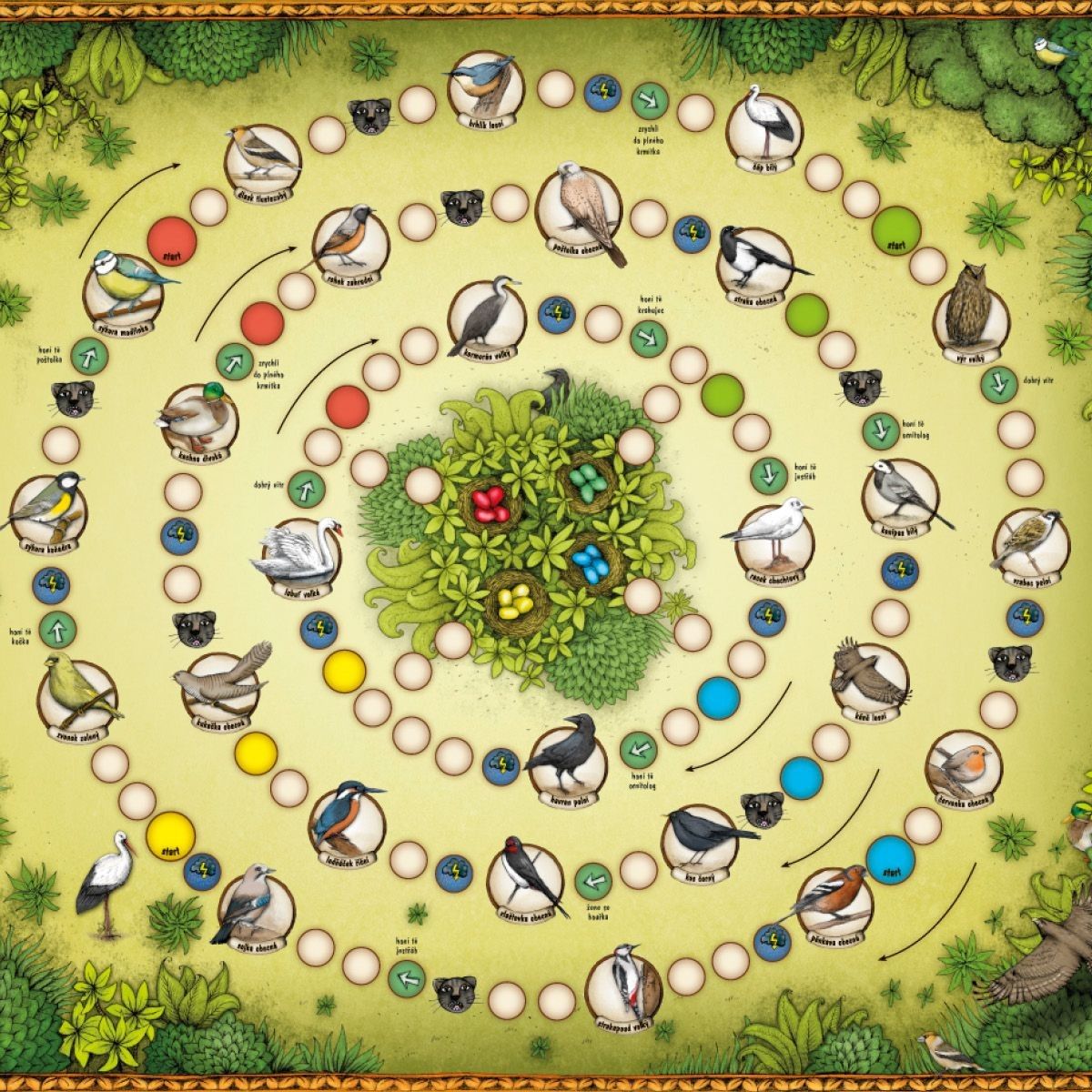Pick the blue start space
This screenshot has height=1092, width=1092.
(x=890, y=858)
